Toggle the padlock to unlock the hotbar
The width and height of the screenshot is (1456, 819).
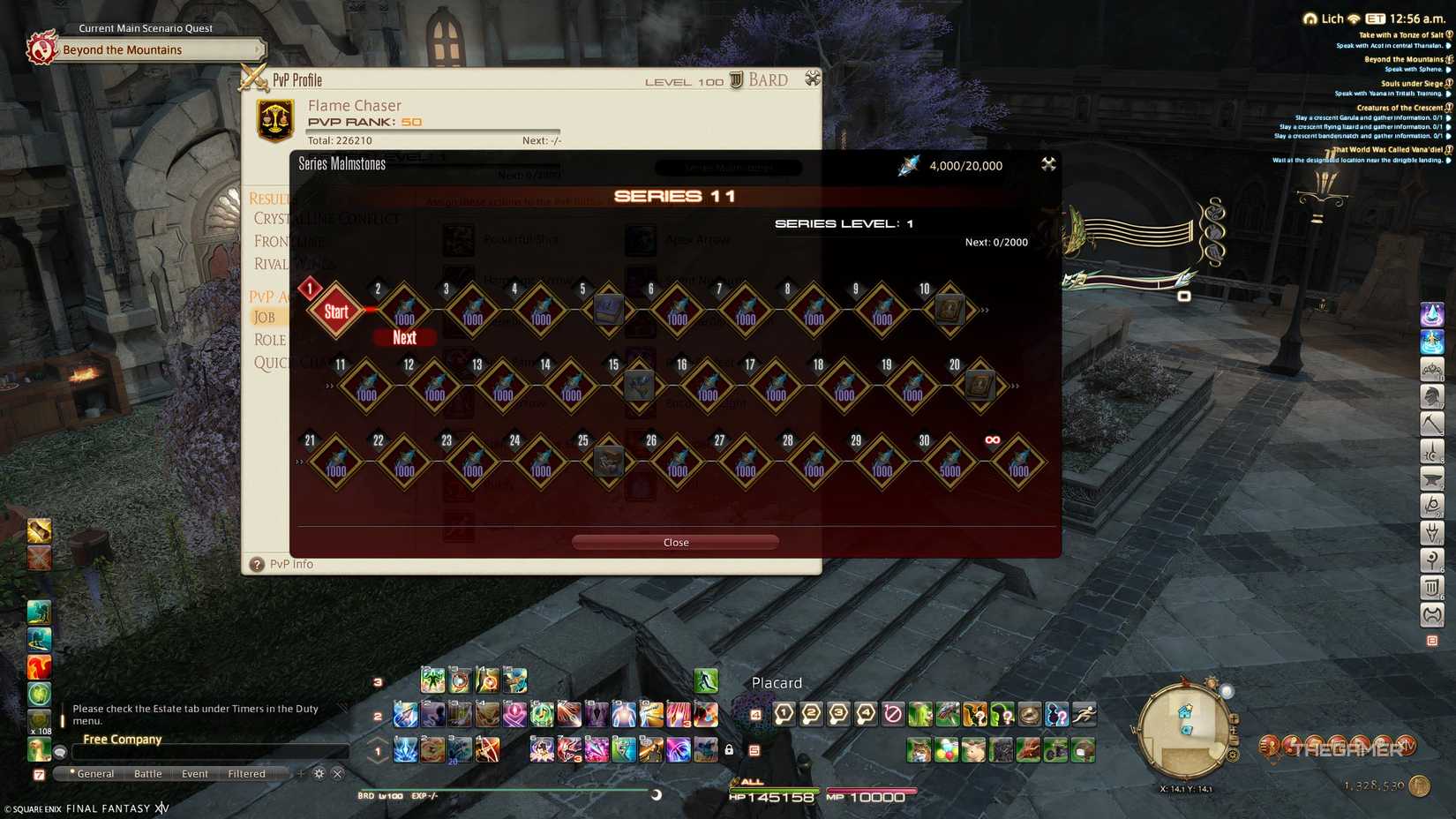pyautogui.click(x=729, y=749)
